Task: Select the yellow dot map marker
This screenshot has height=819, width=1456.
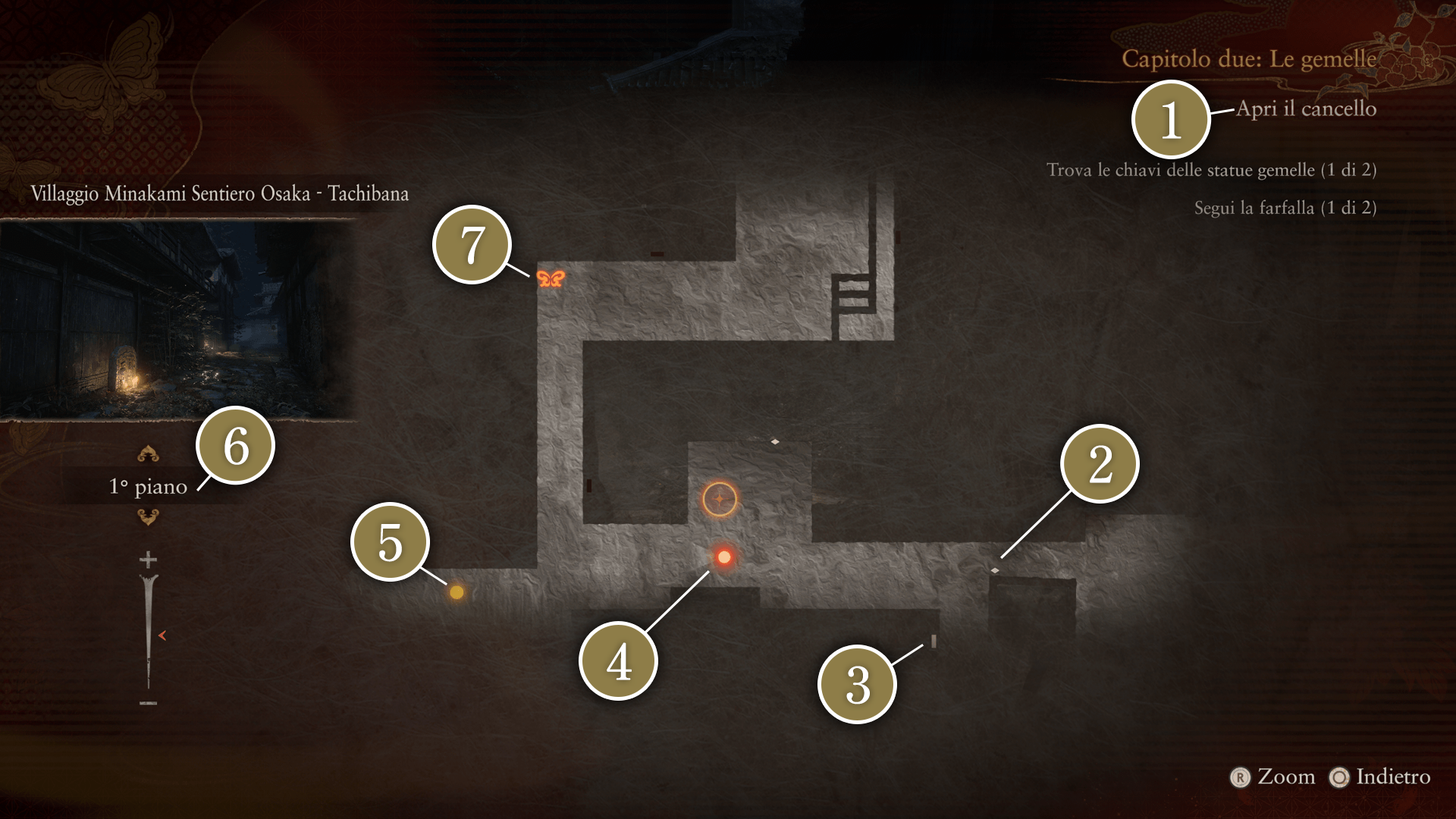Action: click(x=457, y=592)
